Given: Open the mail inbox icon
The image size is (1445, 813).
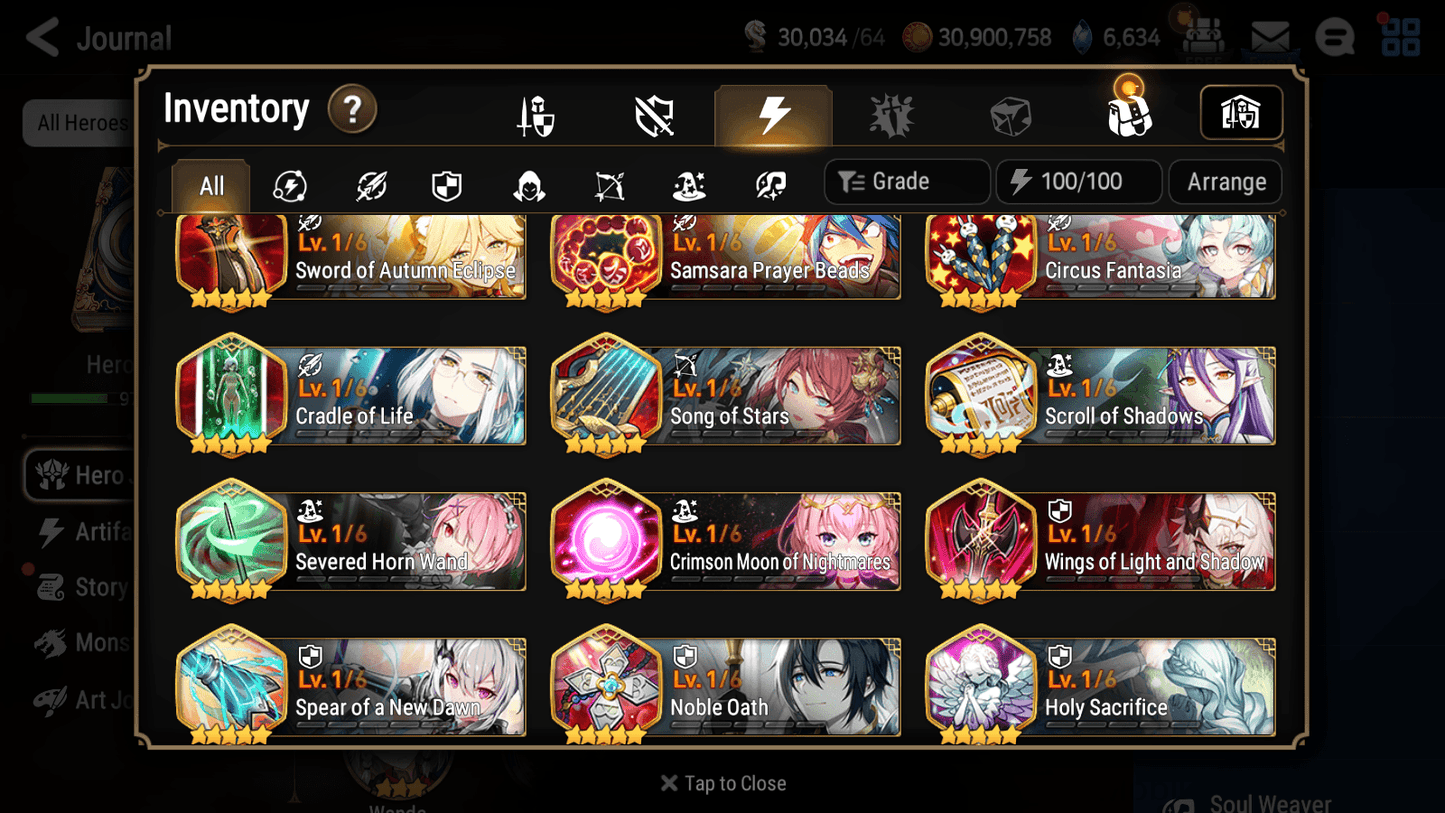Looking at the screenshot, I should coord(1268,36).
